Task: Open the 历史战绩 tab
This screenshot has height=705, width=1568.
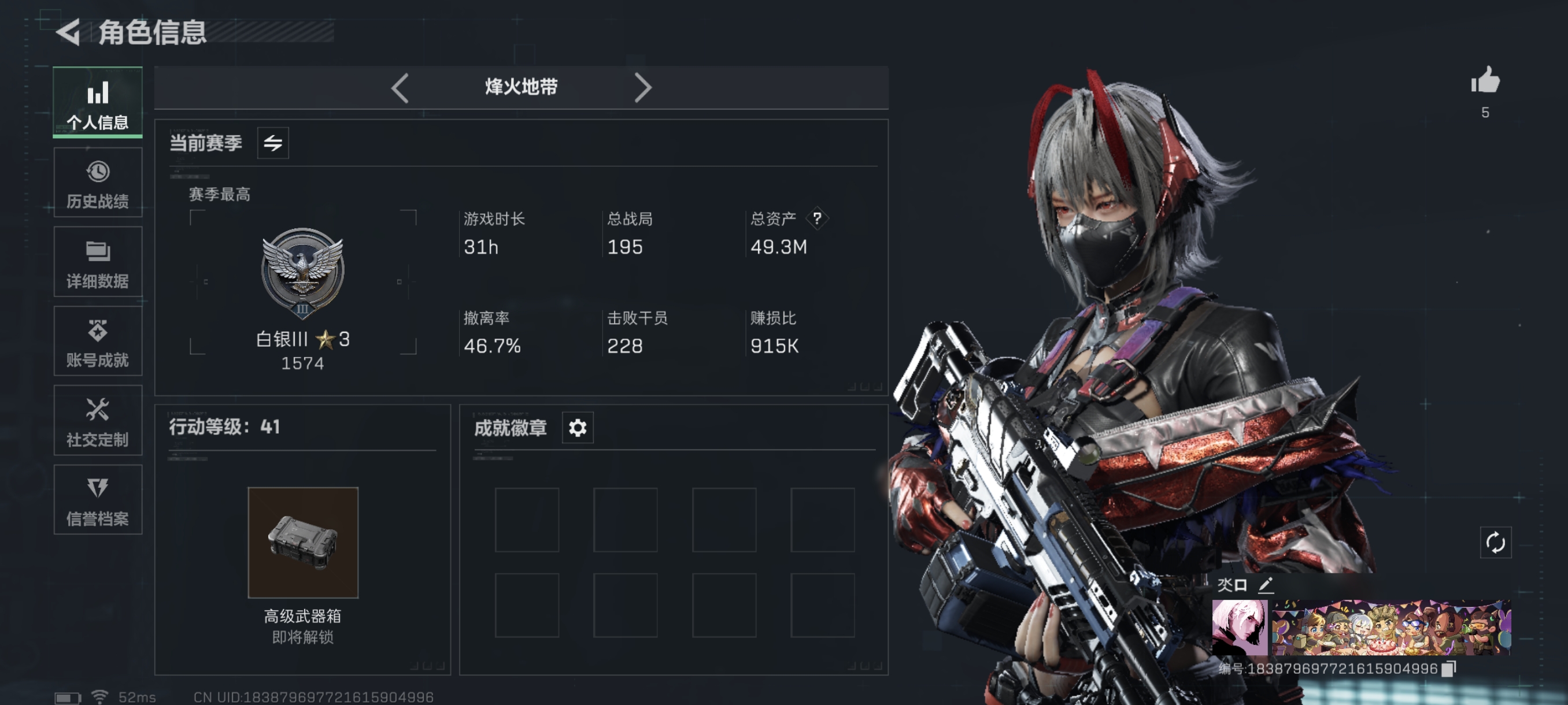Action: pyautogui.click(x=97, y=183)
